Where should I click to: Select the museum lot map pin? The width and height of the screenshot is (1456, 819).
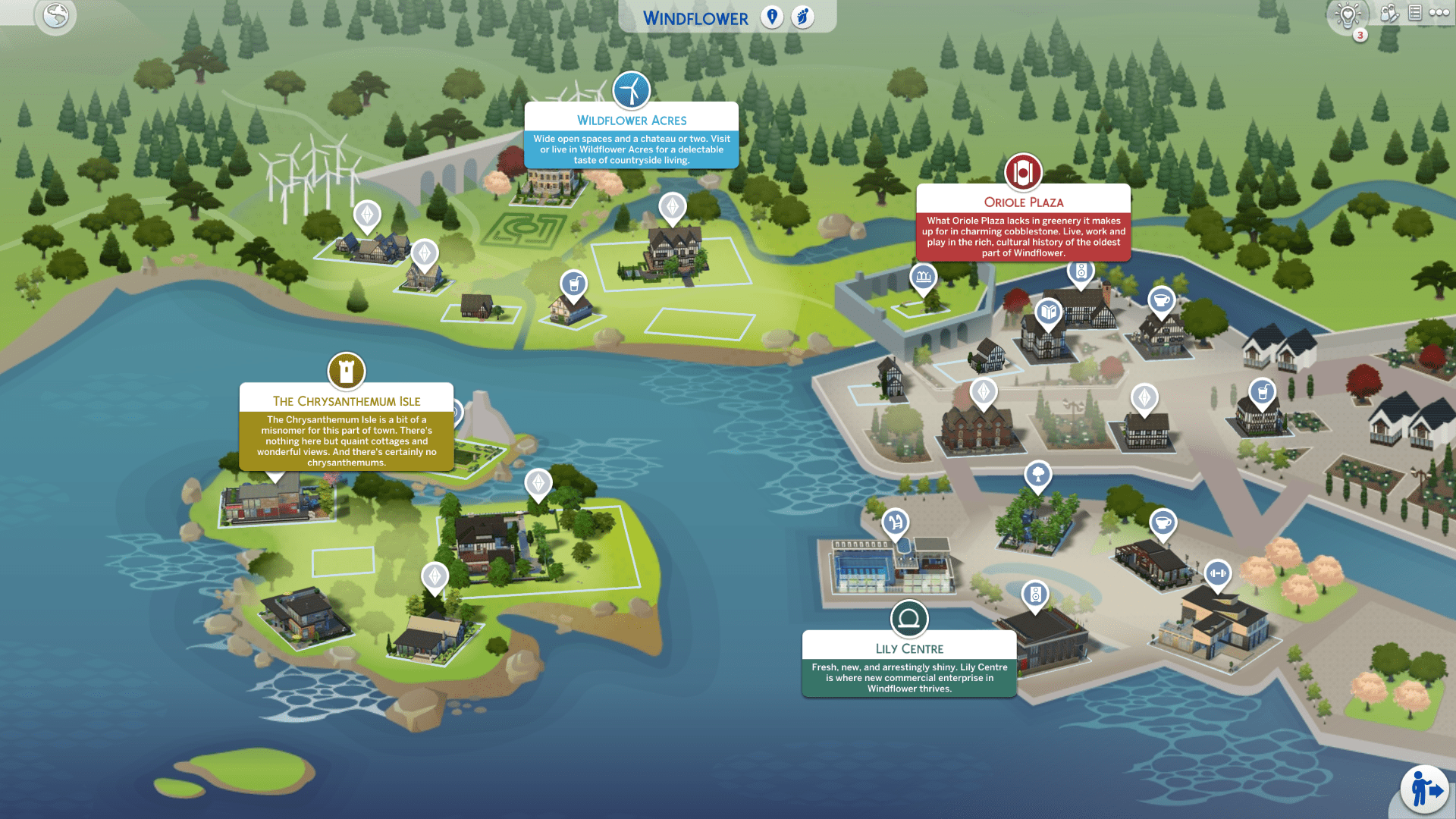point(923,277)
